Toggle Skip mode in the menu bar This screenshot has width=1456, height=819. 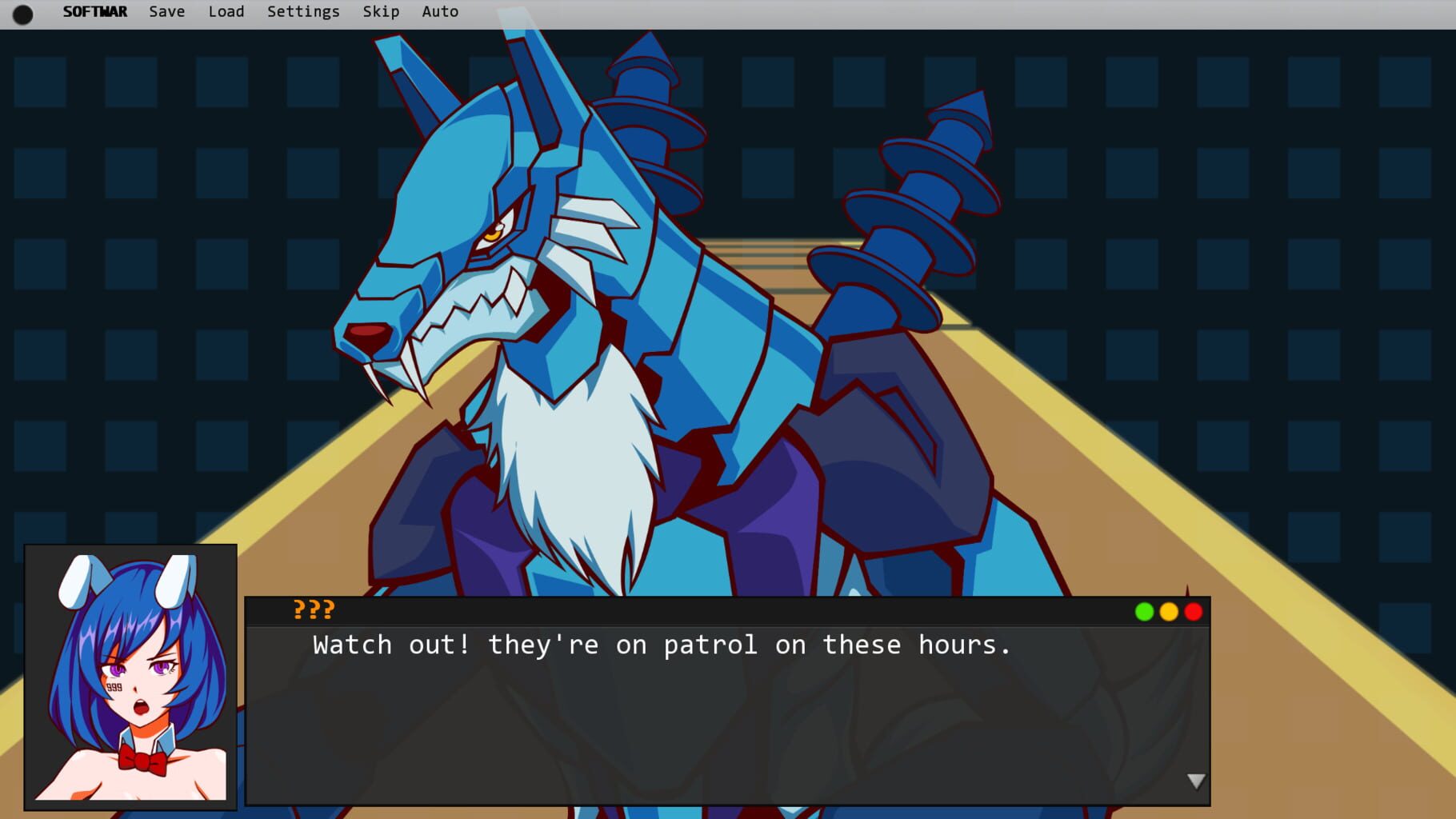pos(381,11)
